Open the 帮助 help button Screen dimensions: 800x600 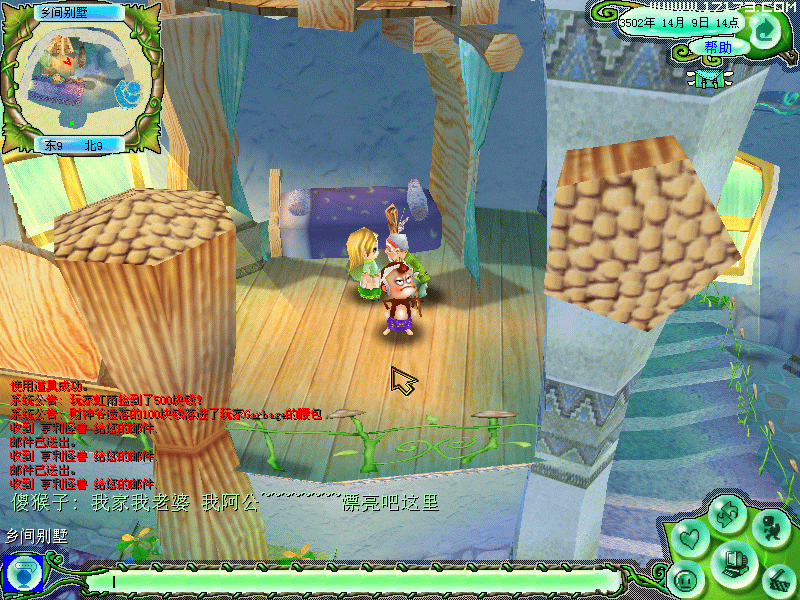(718, 47)
